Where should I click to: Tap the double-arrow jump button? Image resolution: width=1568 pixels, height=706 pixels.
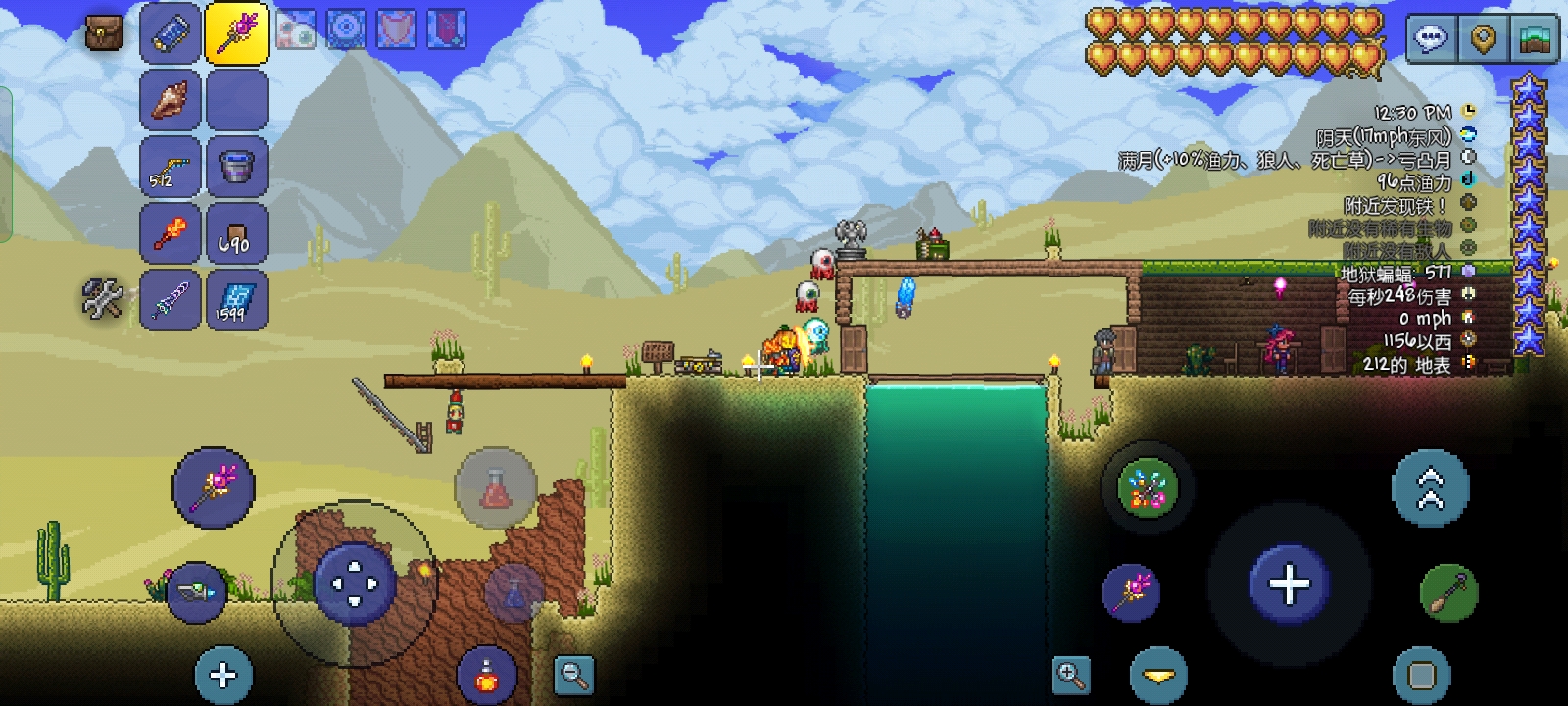point(1430,487)
